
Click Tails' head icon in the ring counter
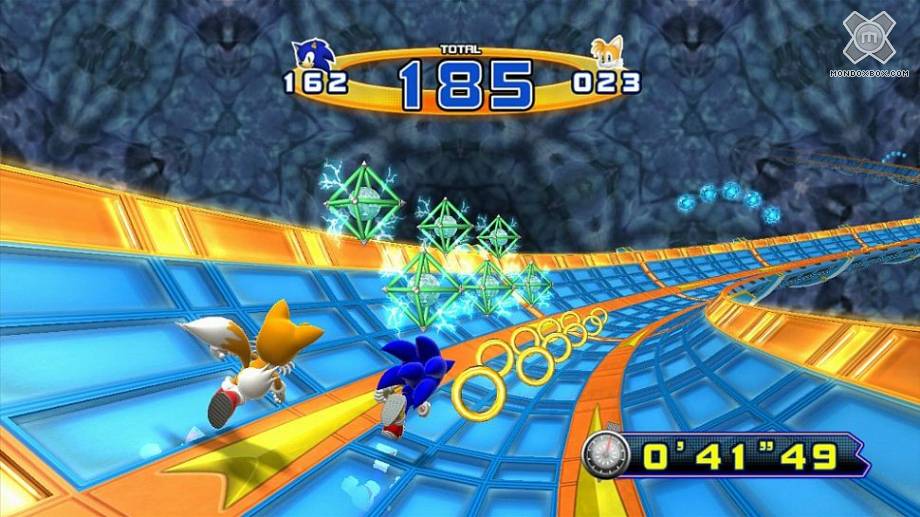click(606, 55)
